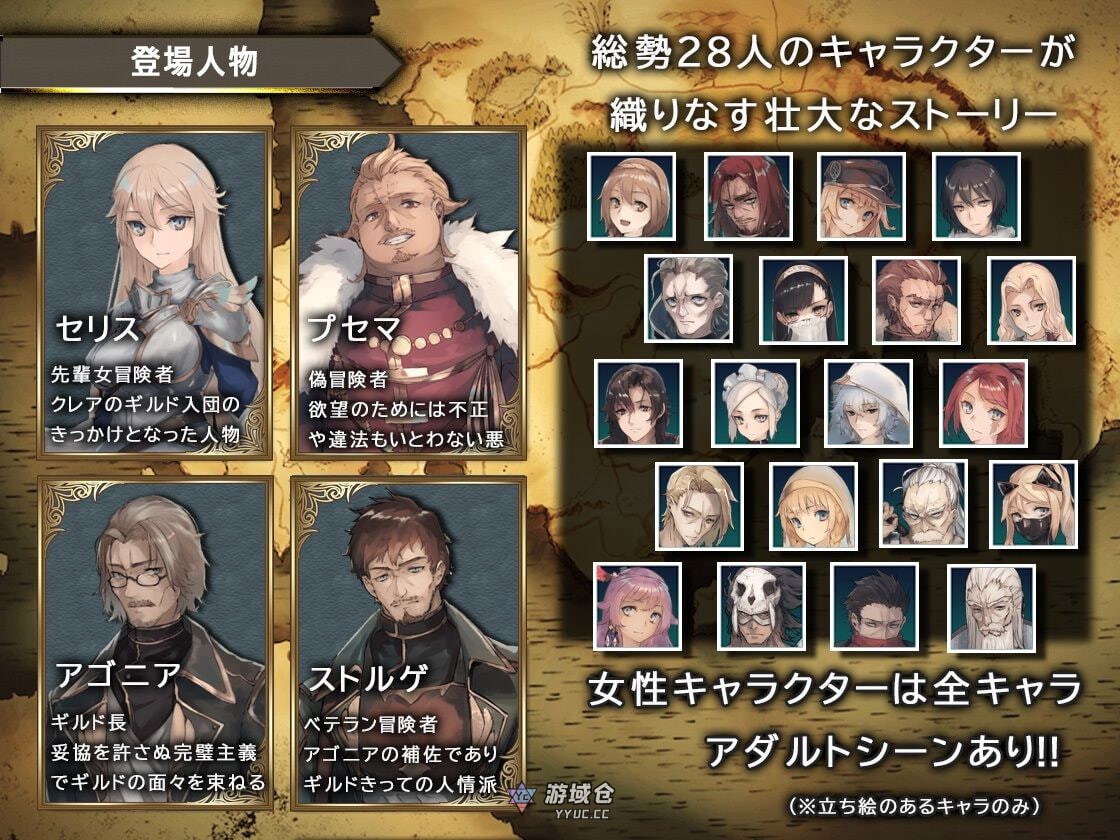Select the skull-masked character portrait
1120x840 pixels.
coord(761,607)
